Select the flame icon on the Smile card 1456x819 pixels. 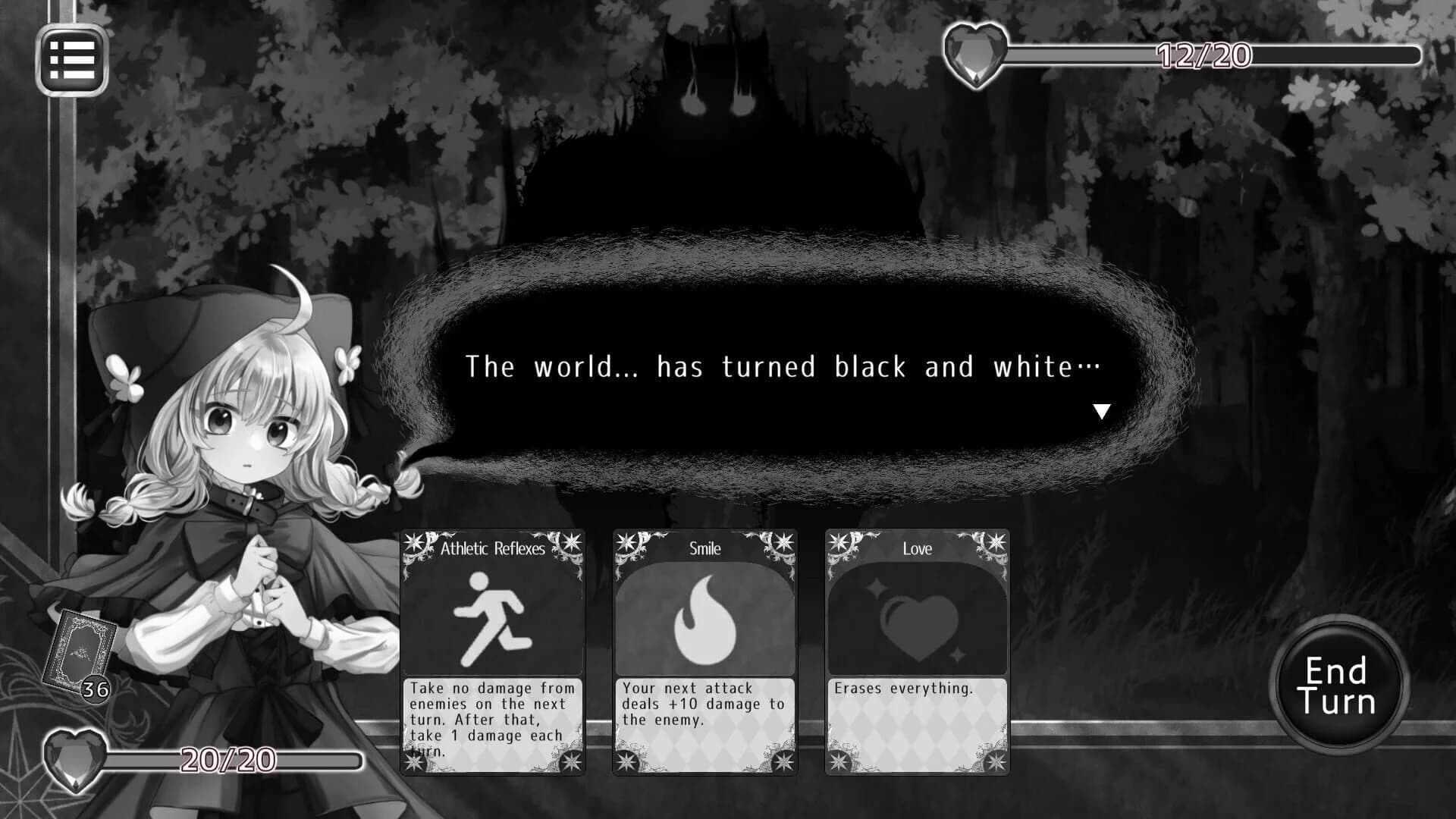tap(704, 618)
